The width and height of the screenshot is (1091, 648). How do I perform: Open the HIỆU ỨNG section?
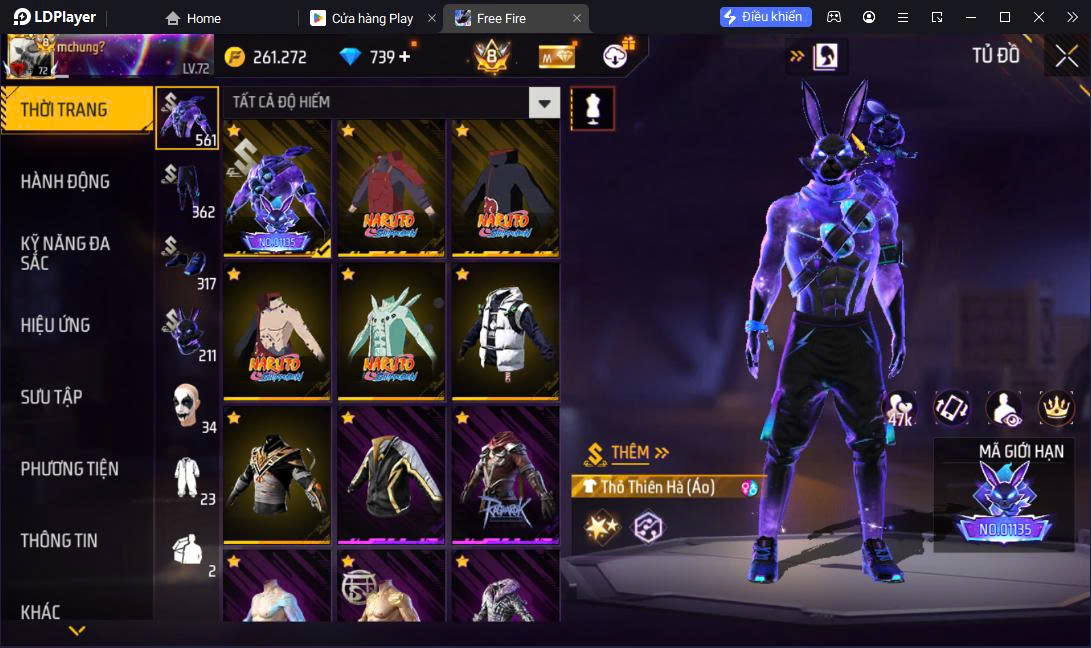point(56,325)
